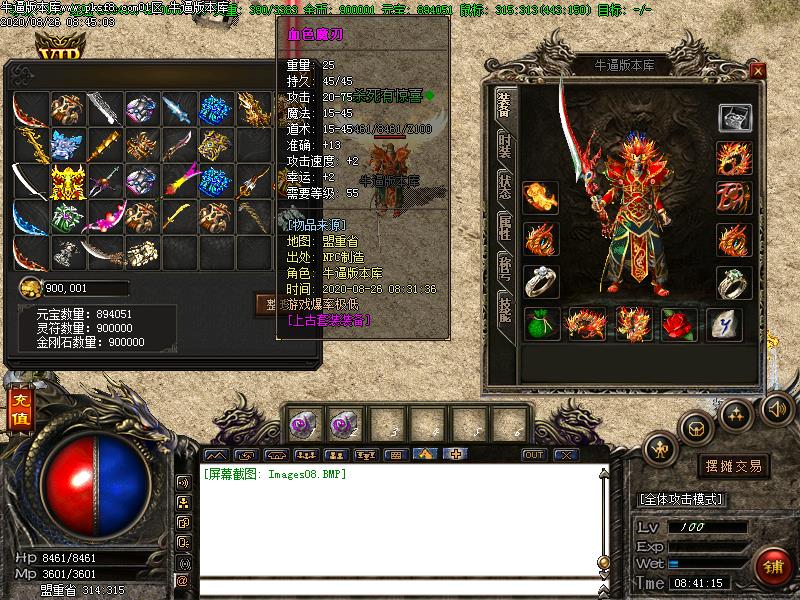Close the character equipment window
Image resolution: width=800 pixels, height=600 pixels.
758,71
